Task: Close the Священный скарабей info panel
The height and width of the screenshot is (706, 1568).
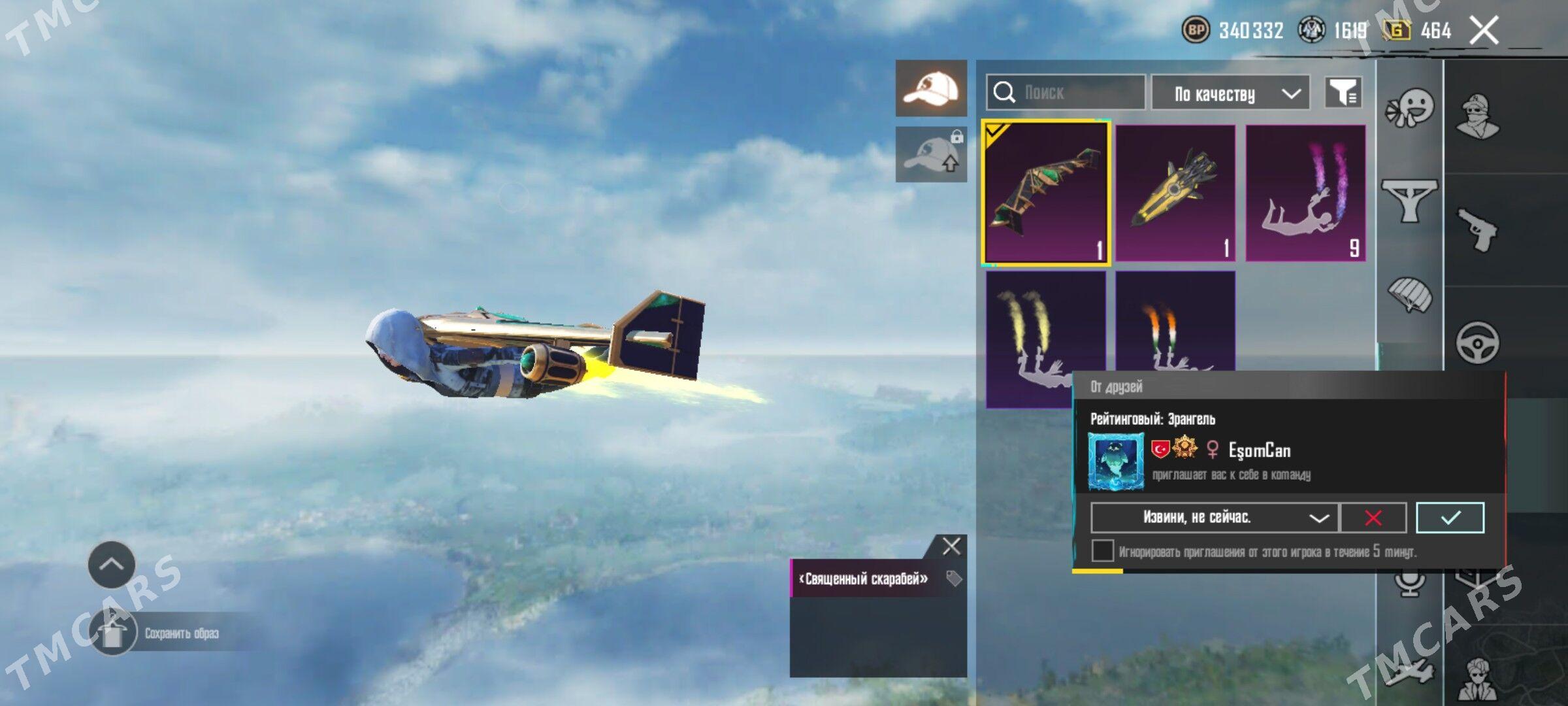Action: coord(951,546)
